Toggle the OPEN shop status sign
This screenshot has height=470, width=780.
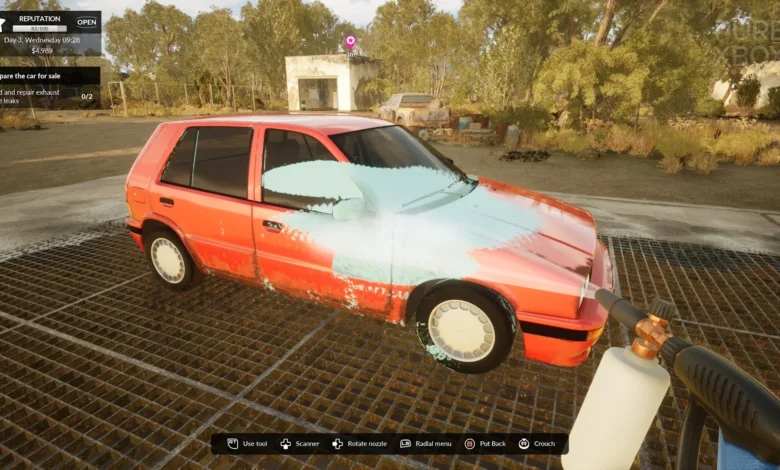click(86, 22)
